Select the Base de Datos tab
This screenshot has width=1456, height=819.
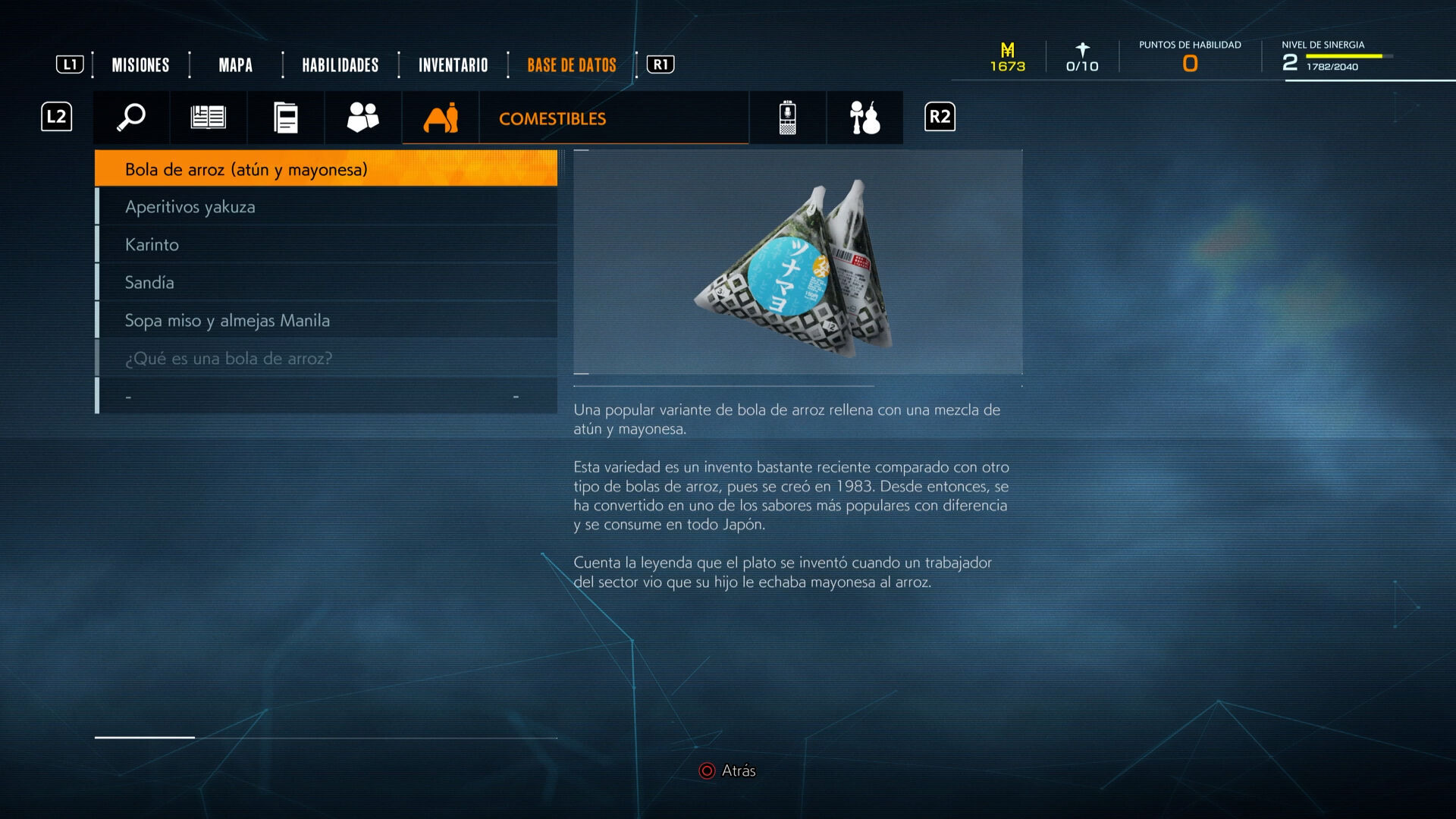point(571,65)
